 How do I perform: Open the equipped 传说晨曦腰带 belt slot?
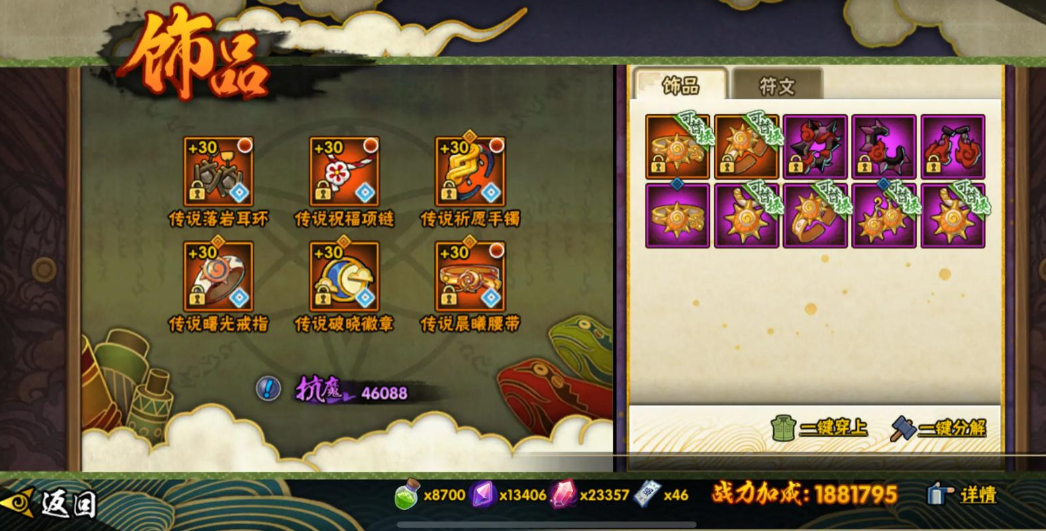(470, 276)
